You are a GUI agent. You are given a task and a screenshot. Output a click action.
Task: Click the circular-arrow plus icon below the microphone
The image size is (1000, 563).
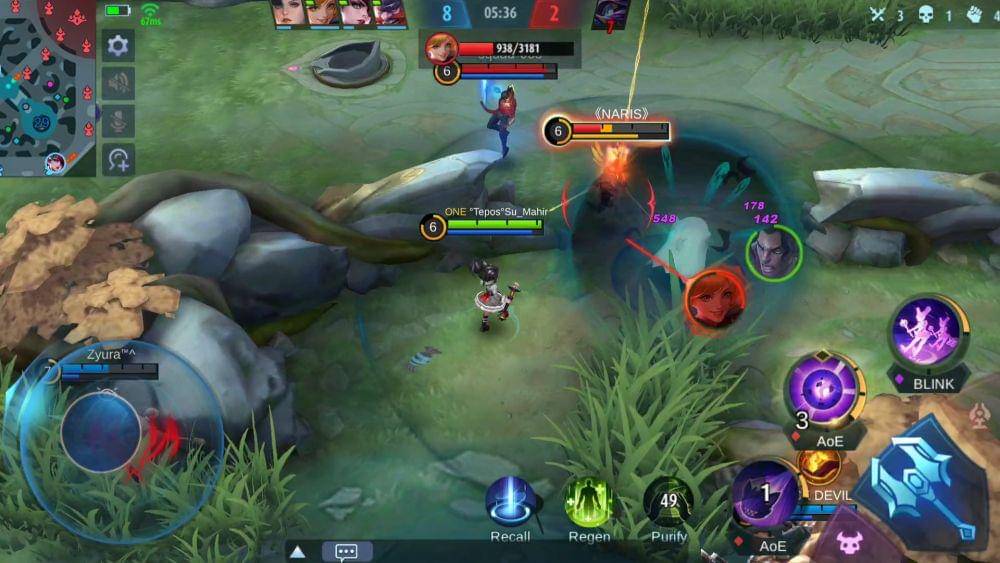tap(118, 159)
